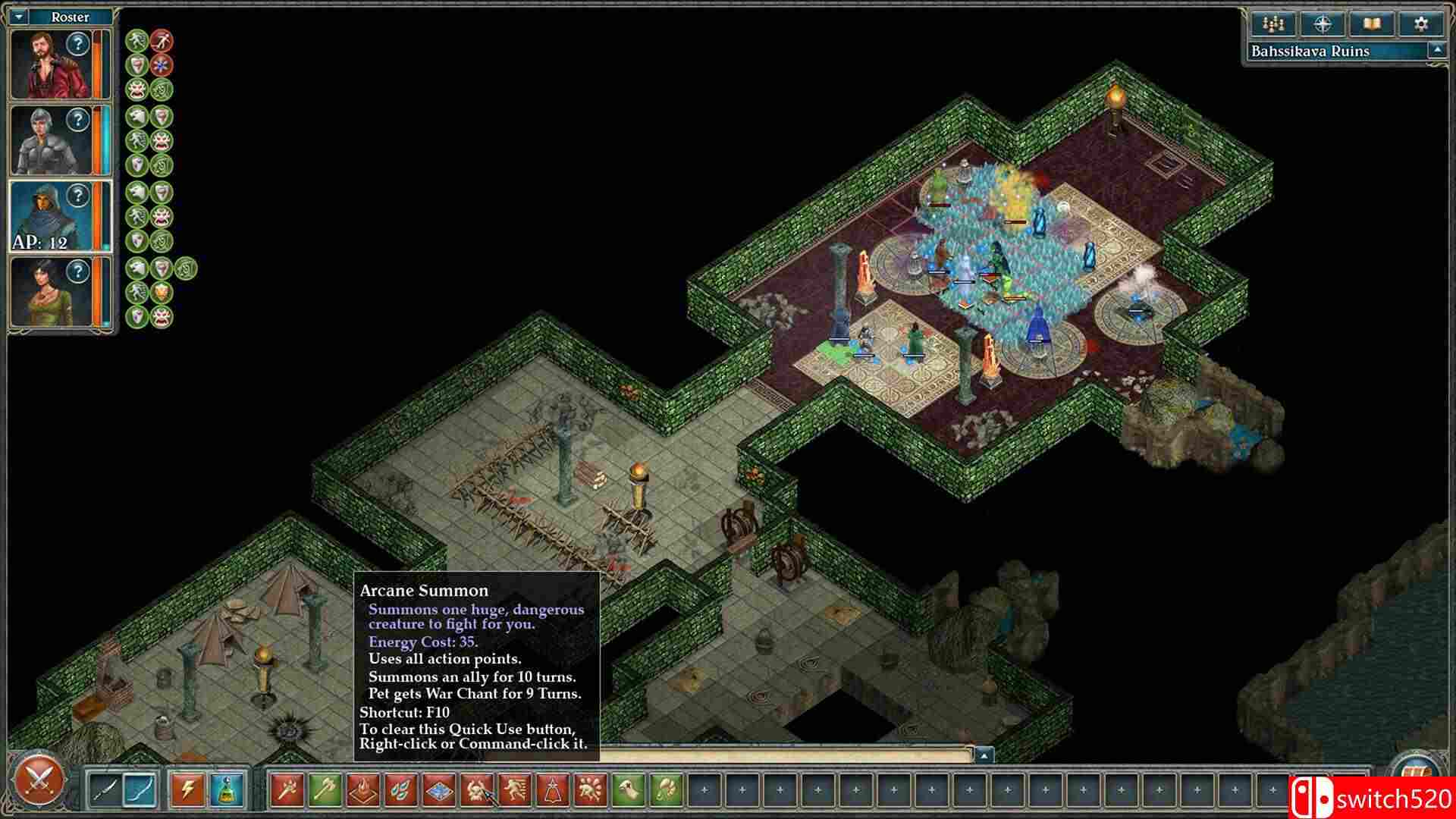Open the journal book icon

coord(1372,24)
